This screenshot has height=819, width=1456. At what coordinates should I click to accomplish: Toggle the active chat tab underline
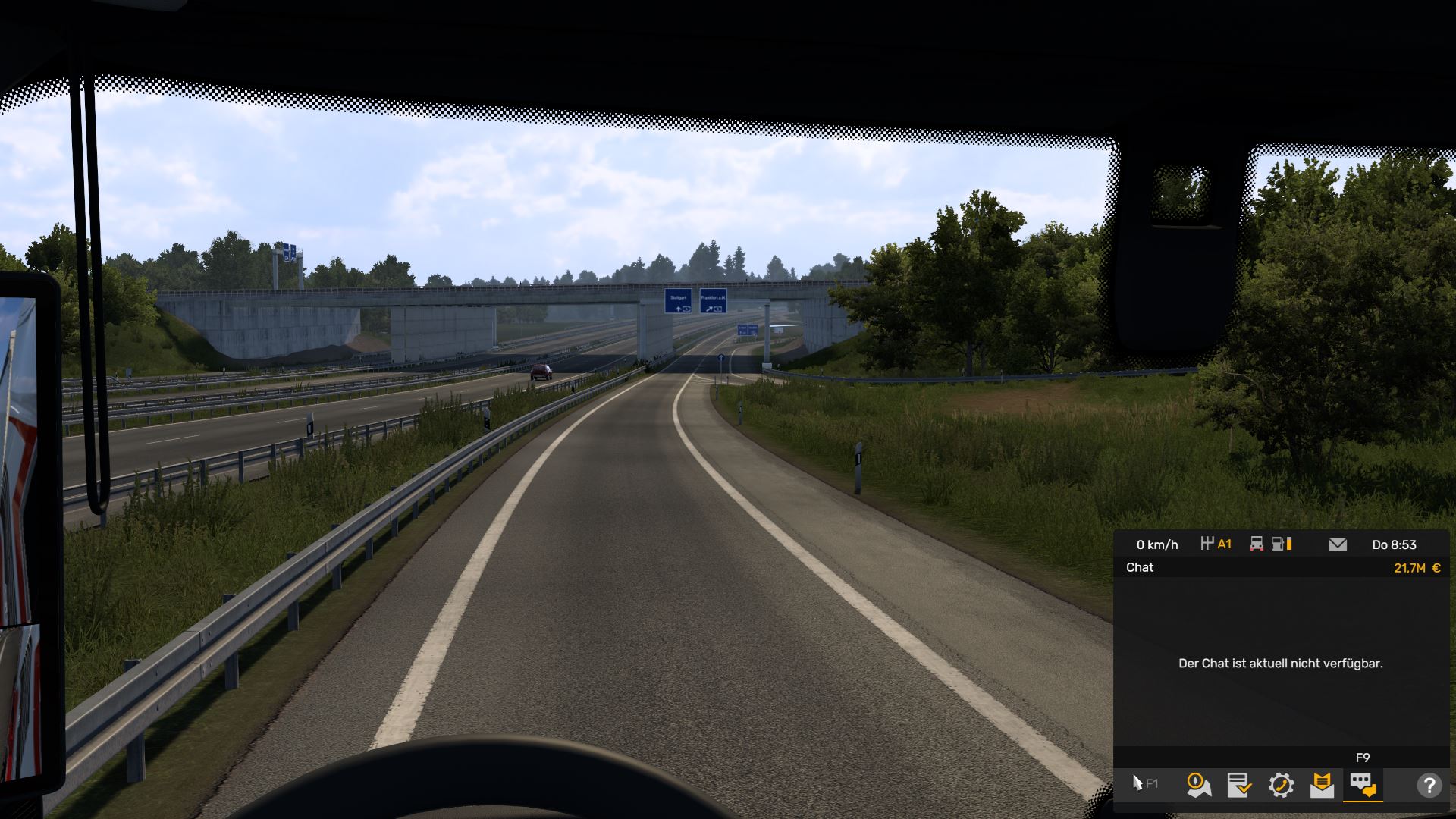click(x=1363, y=801)
